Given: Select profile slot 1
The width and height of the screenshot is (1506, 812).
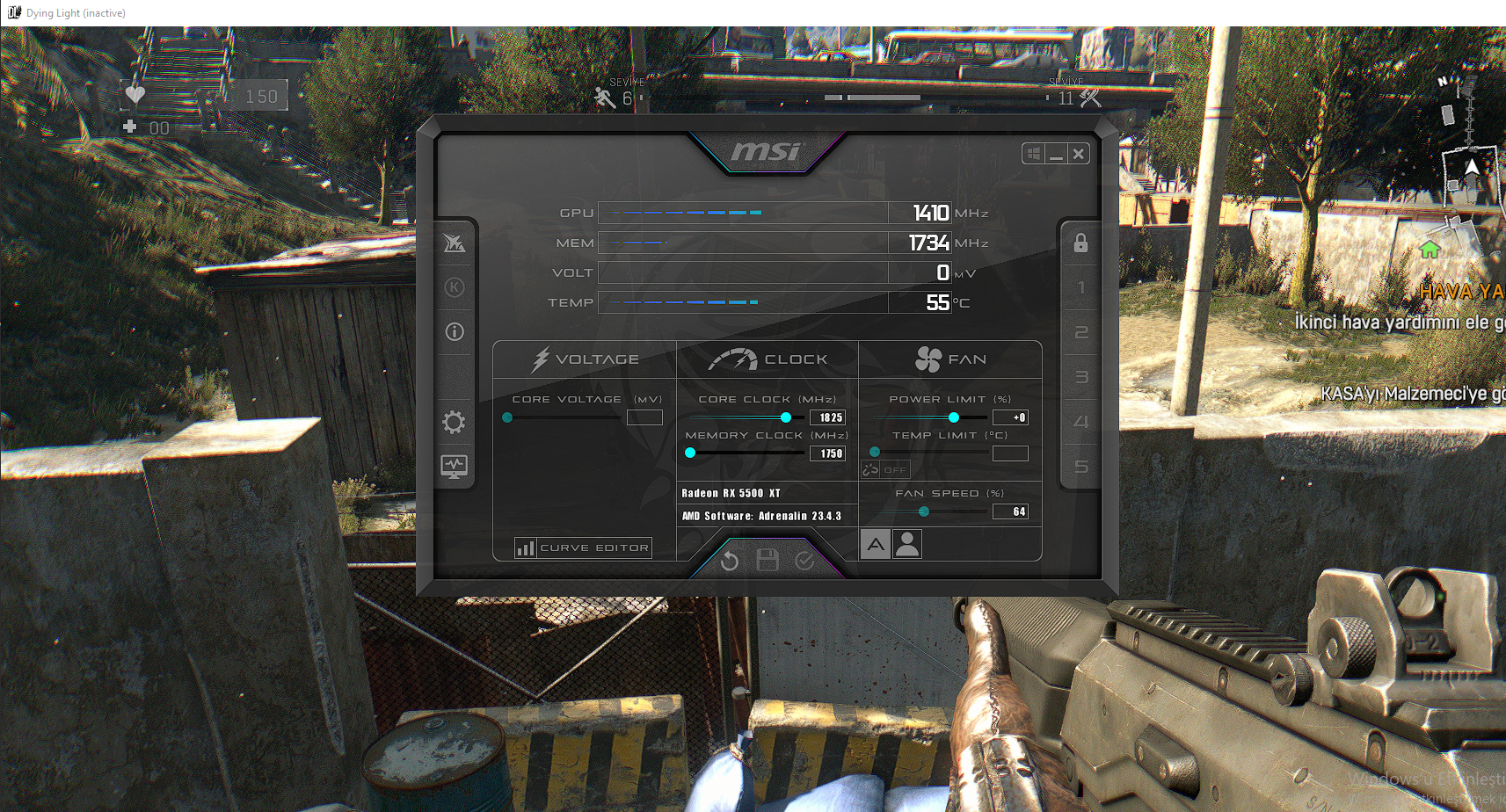Looking at the screenshot, I should (1081, 288).
